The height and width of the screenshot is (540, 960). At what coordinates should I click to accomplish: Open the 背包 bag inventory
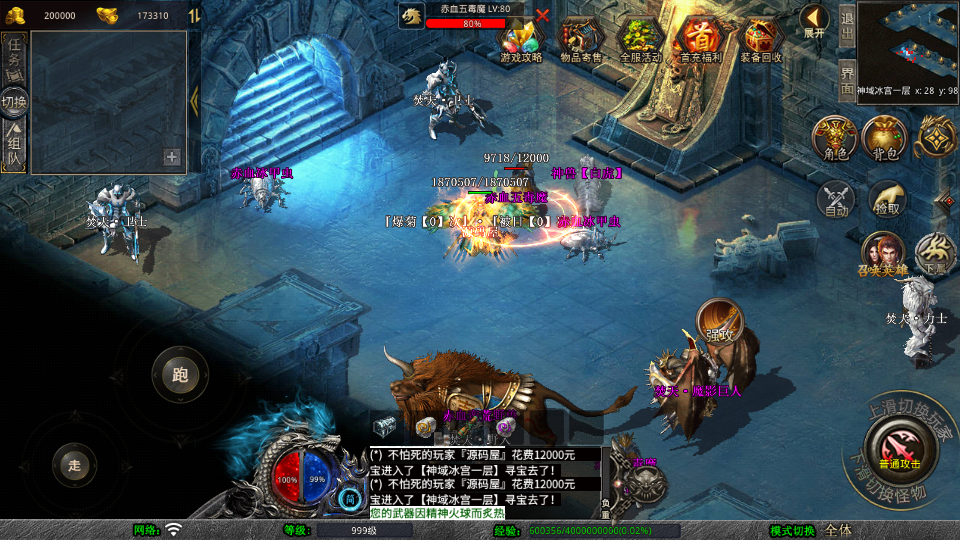[885, 138]
